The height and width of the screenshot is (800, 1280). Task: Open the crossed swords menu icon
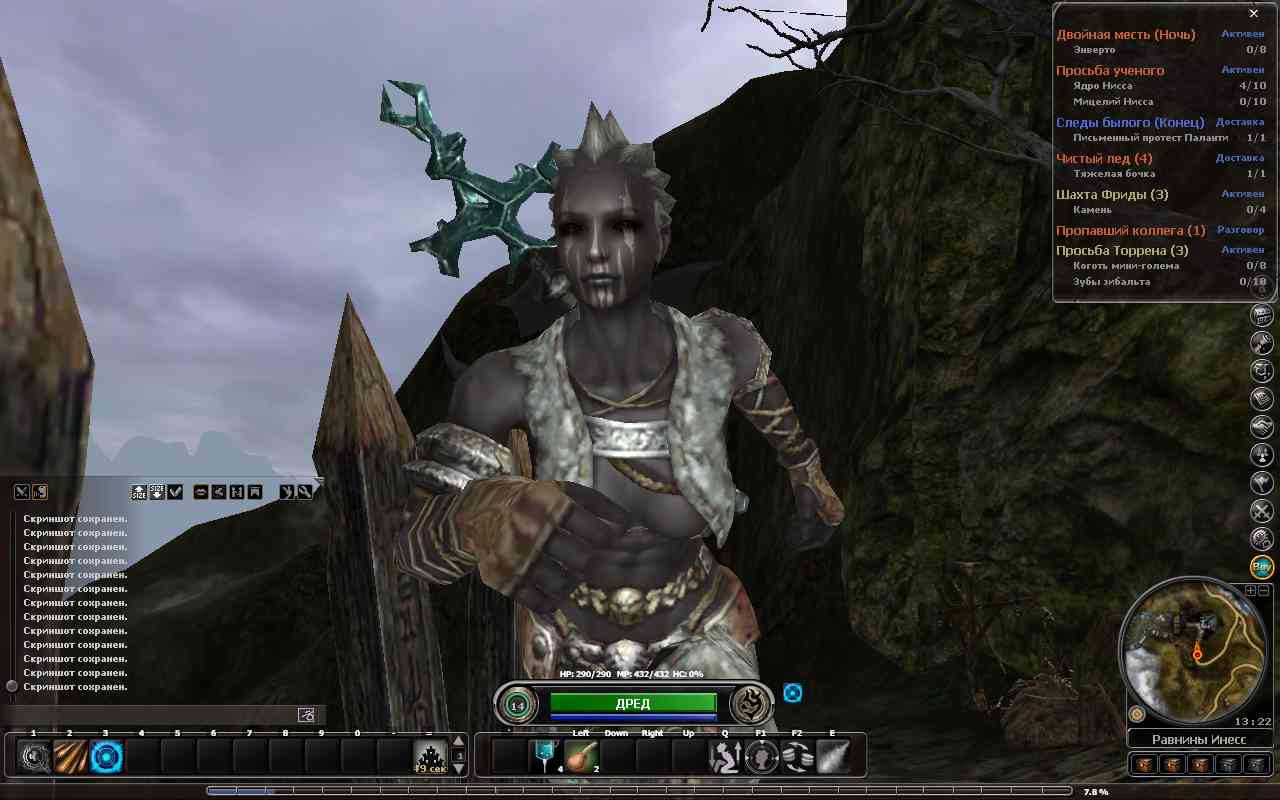pyautogui.click(x=1262, y=511)
